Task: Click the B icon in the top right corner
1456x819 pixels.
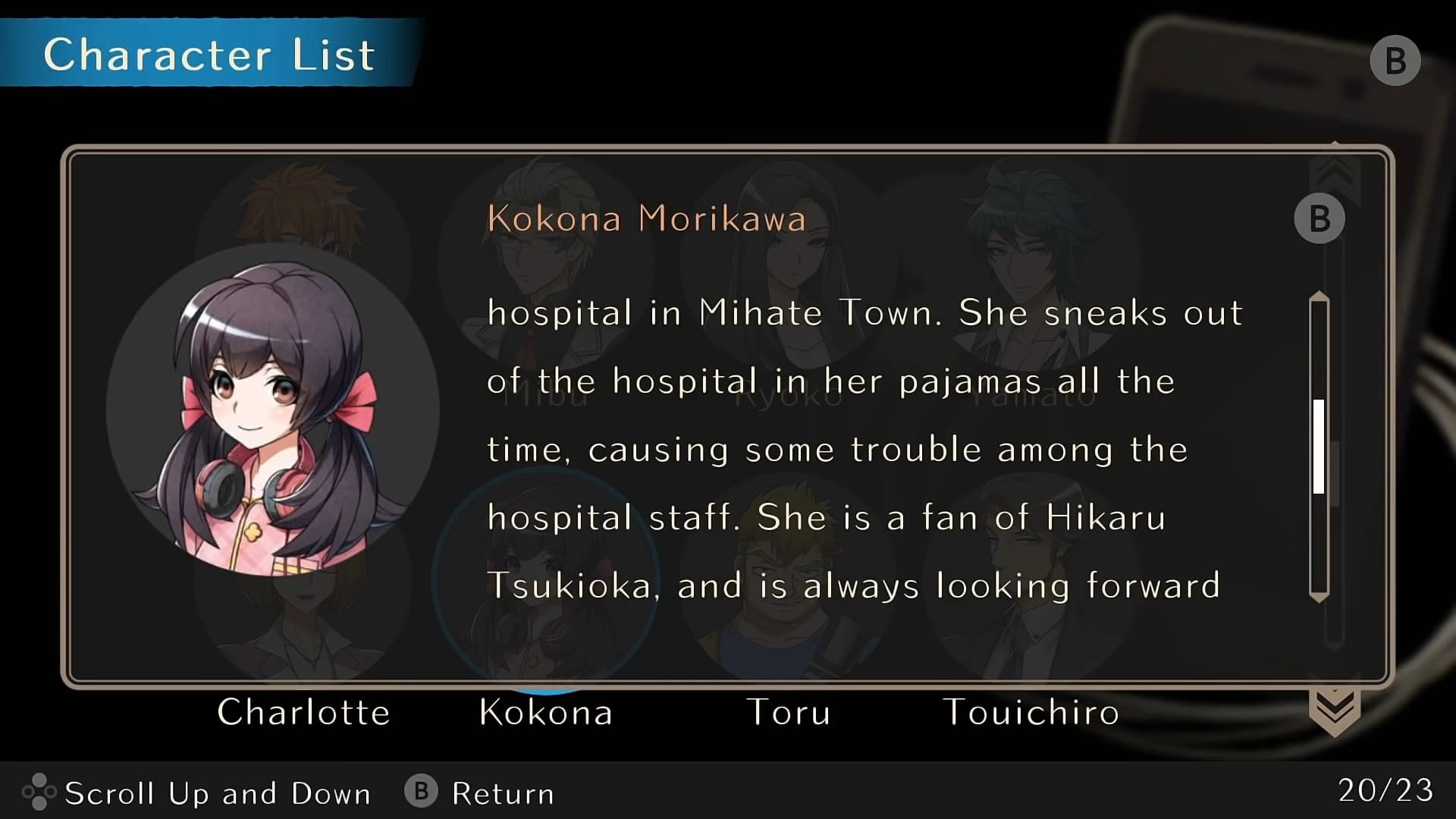Action: [x=1395, y=60]
